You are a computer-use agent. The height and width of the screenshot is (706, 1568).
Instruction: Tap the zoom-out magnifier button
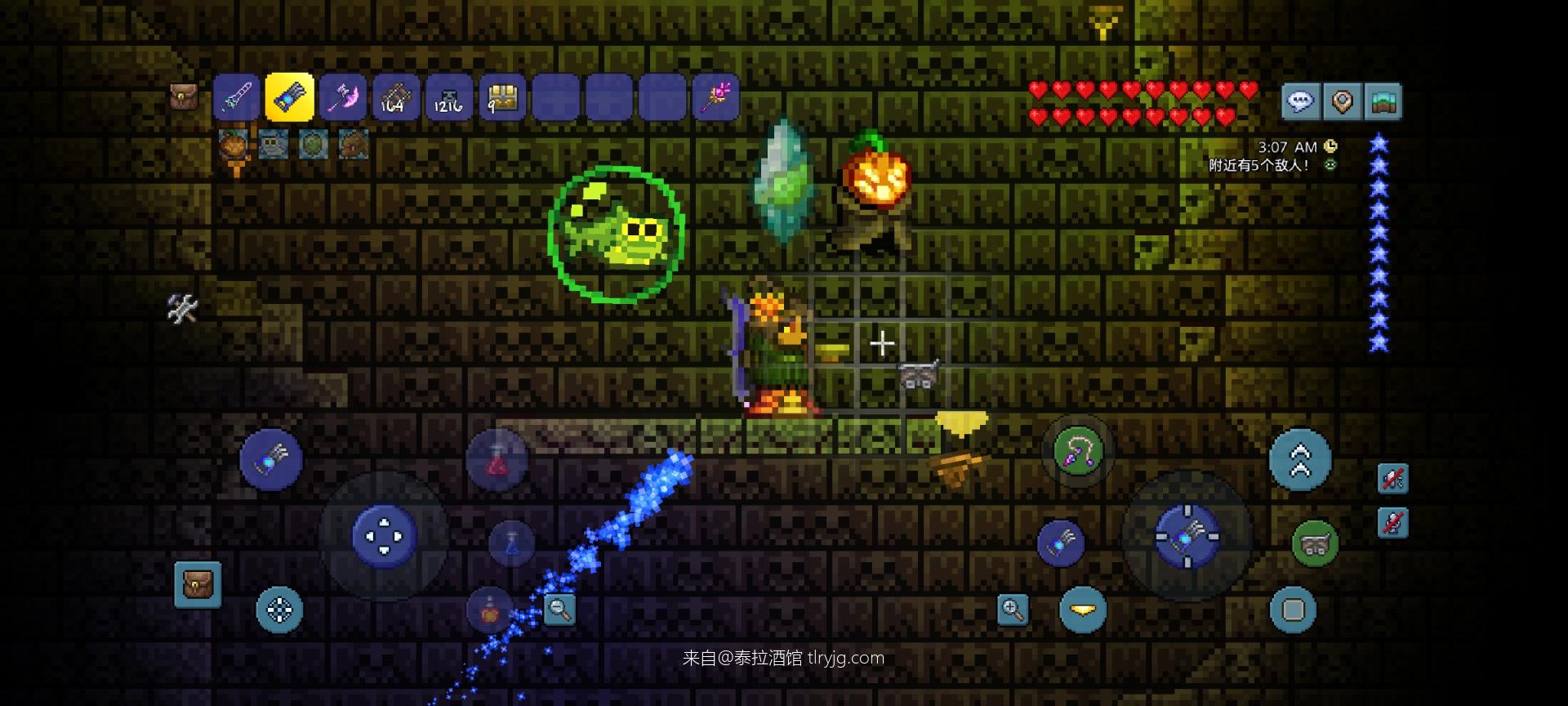(559, 609)
